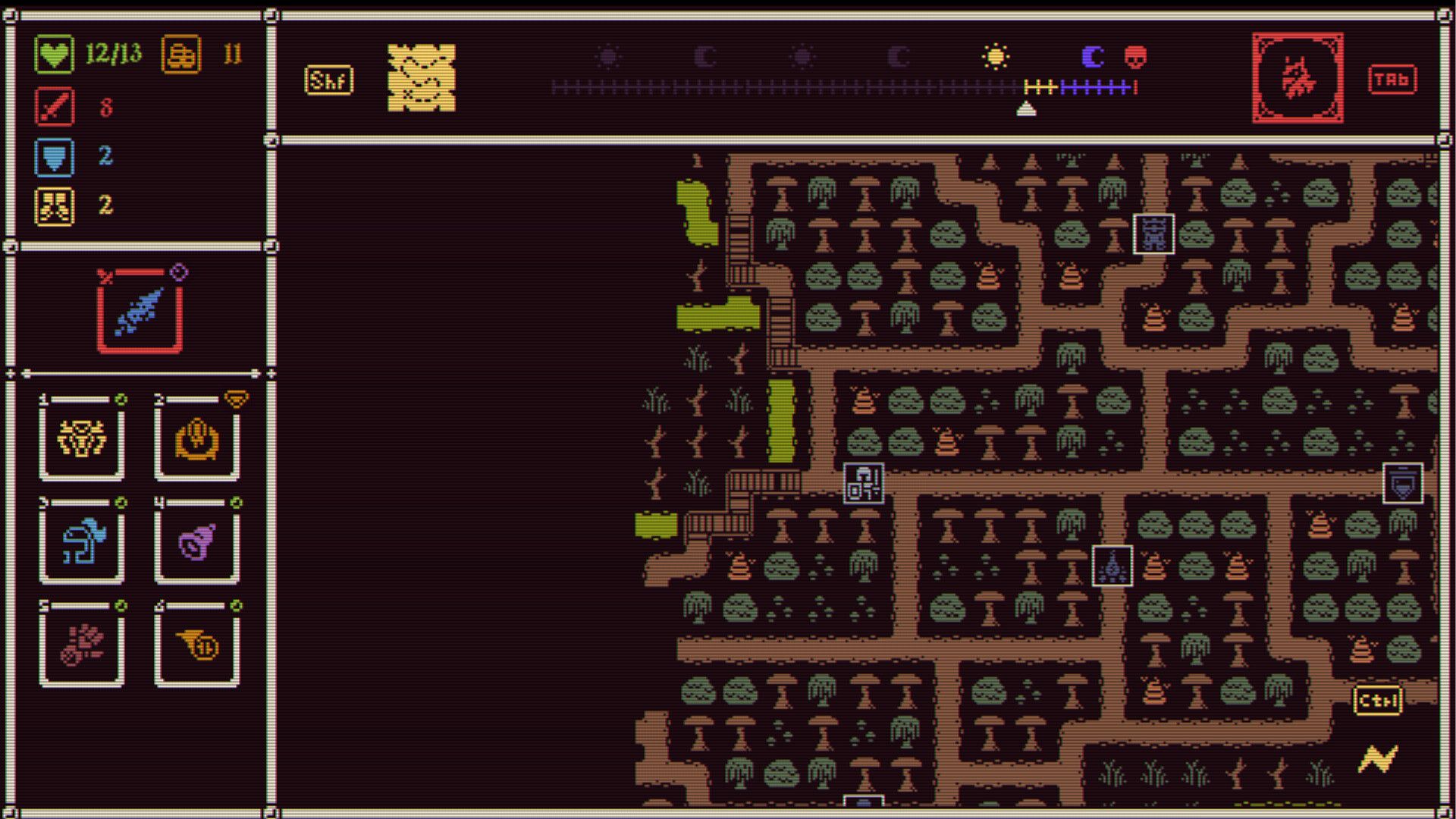1456x819 pixels.
Task: Select the red sword attack stat icon
Action: pos(54,106)
